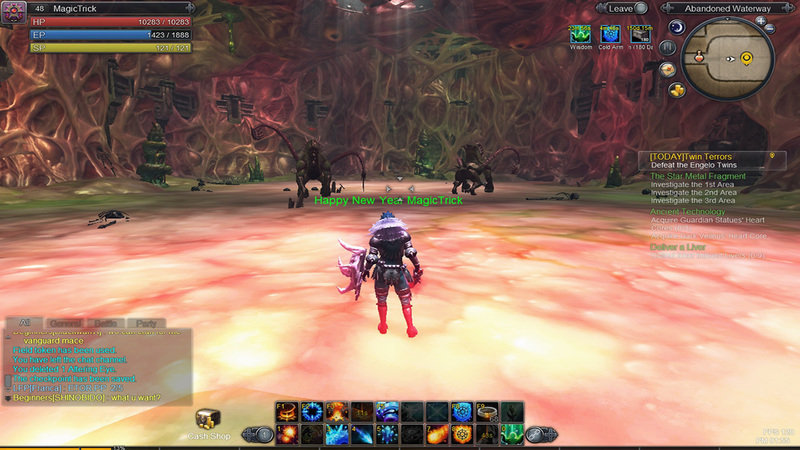
Task: Open the mail envelope icon beside minimap
Action: click(667, 68)
